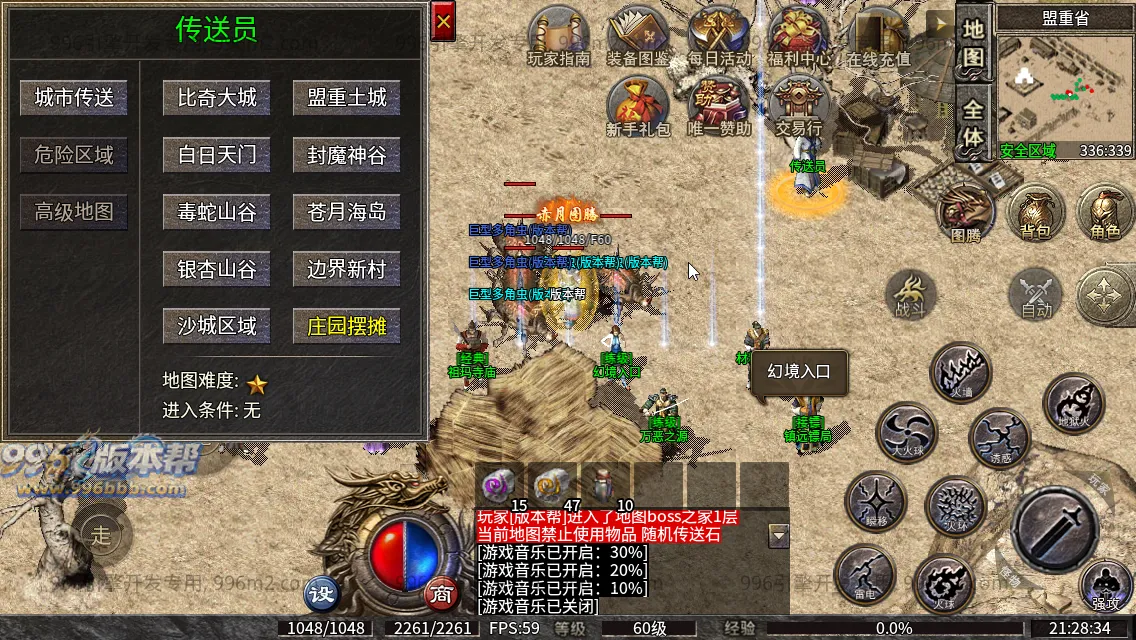
Task: Toggle 自动 auto-combat button
Action: (1036, 296)
